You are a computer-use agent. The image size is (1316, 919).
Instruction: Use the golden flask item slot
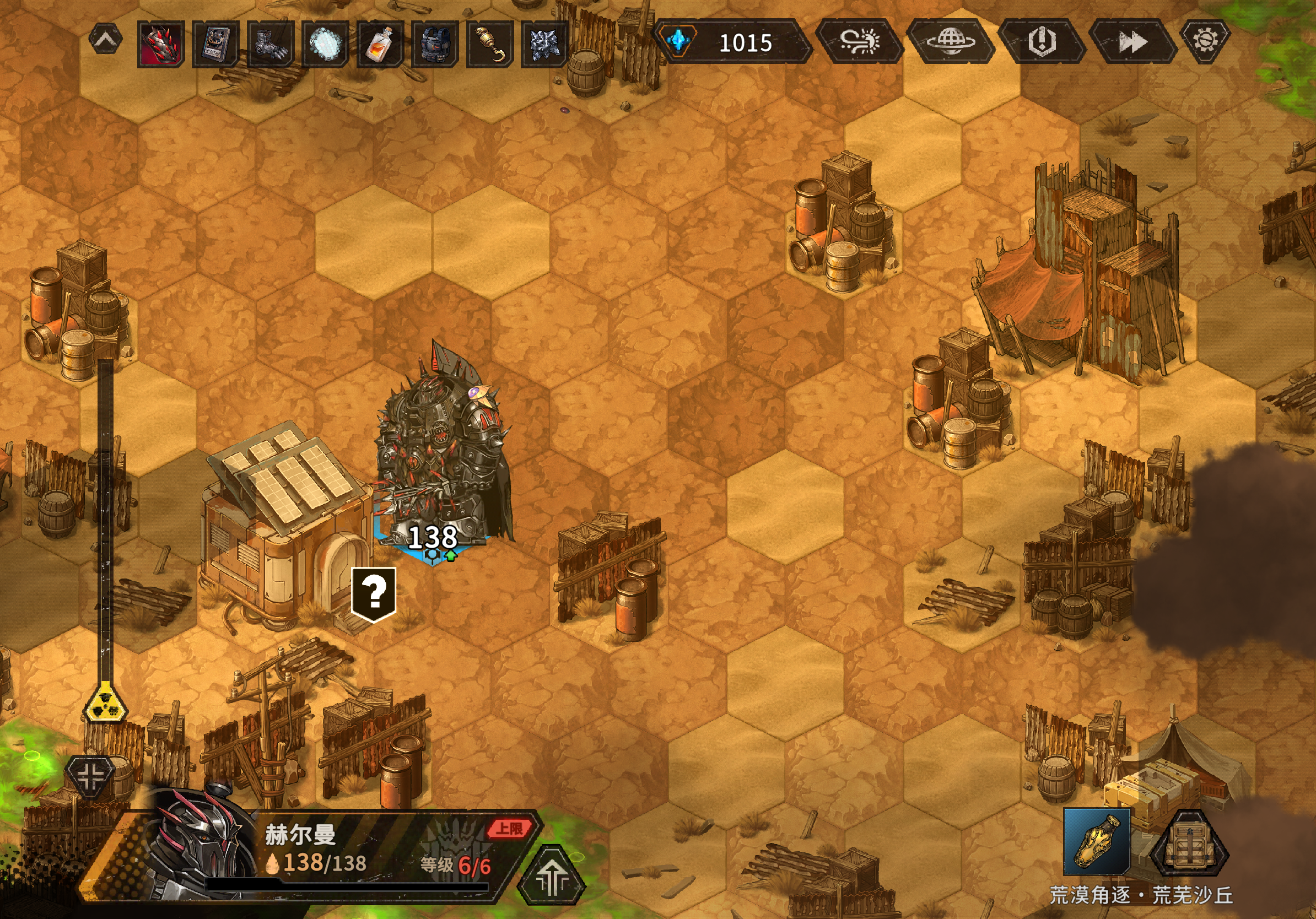click(1097, 841)
